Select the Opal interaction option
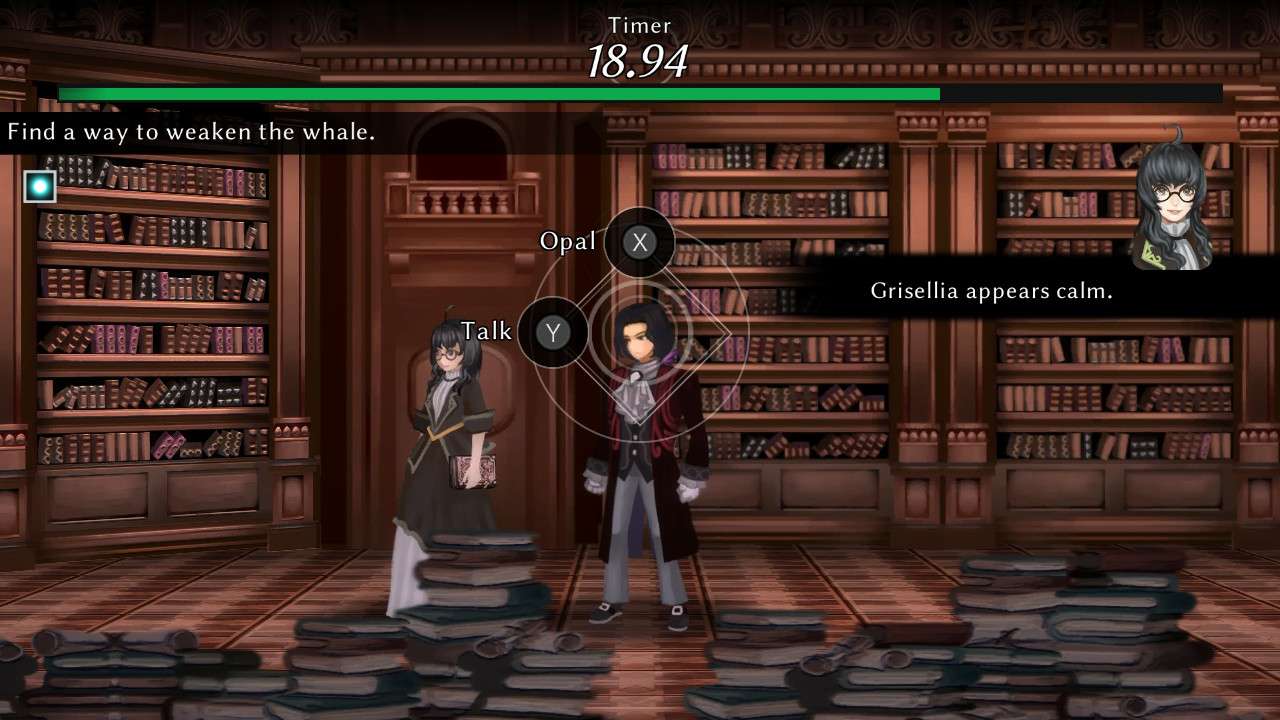The width and height of the screenshot is (1280, 720). click(640, 242)
